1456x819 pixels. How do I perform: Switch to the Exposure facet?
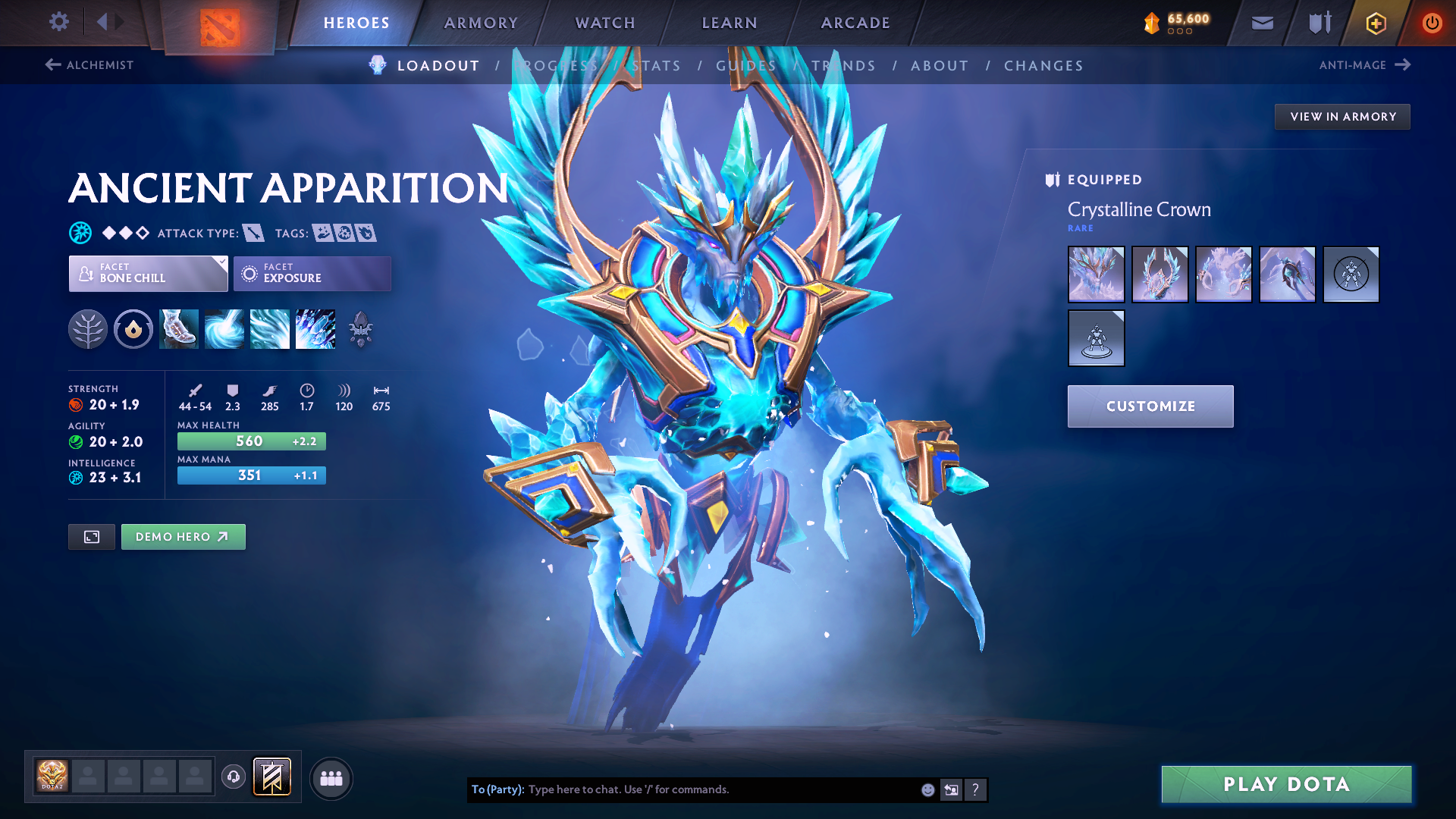[x=312, y=273]
